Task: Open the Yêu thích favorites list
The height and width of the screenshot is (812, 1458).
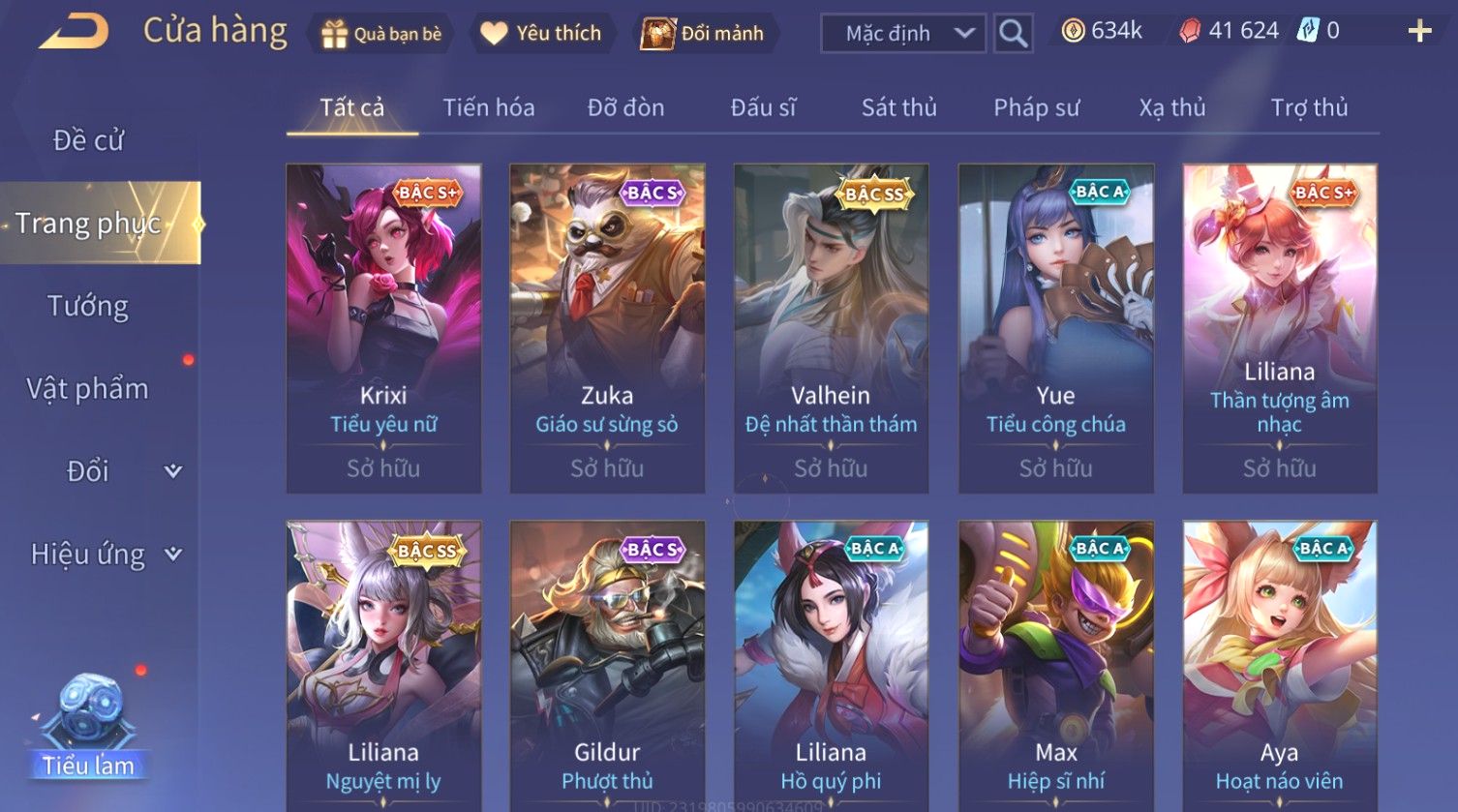Action: [x=541, y=34]
